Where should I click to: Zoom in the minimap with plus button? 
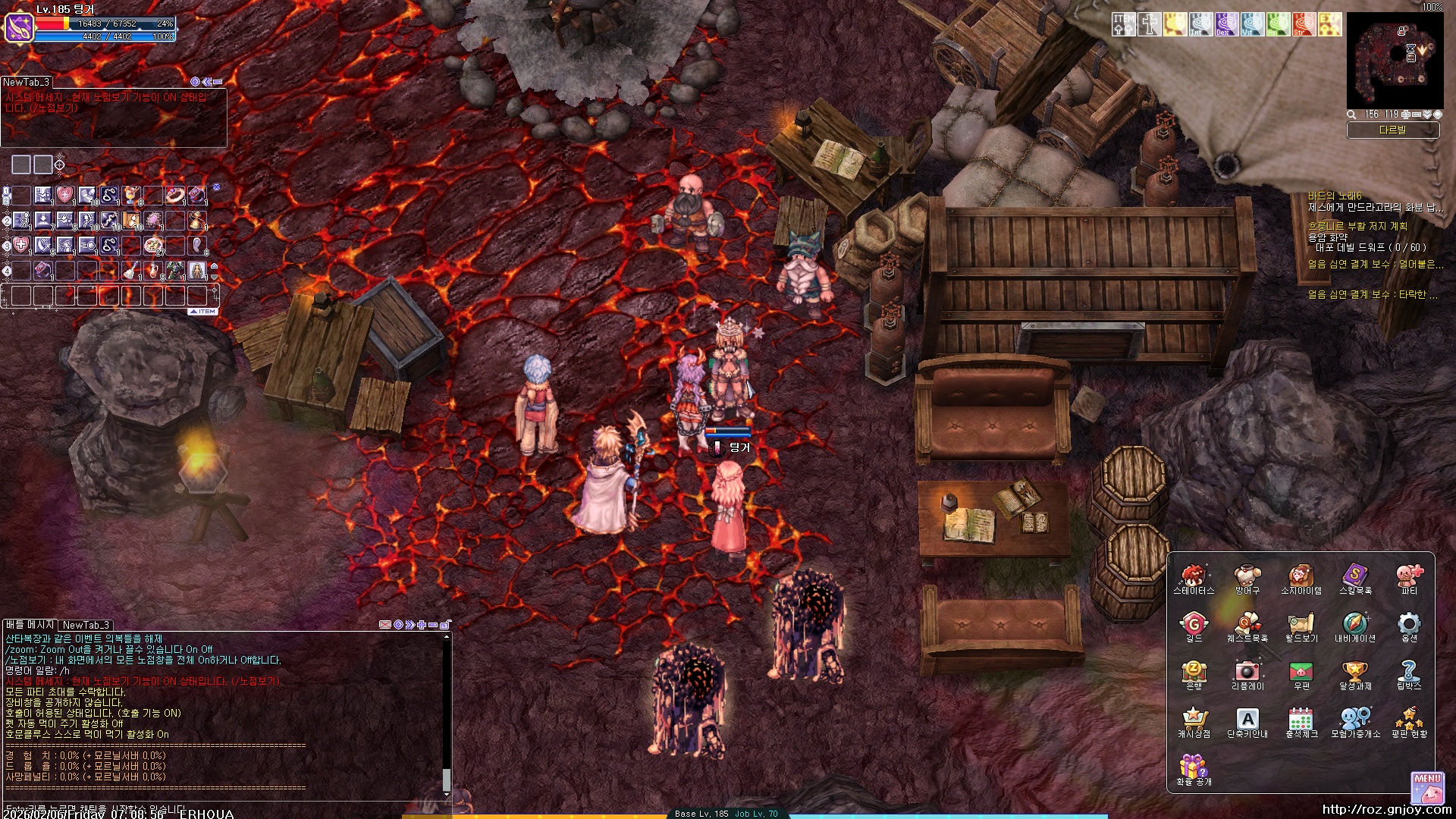tap(1406, 115)
